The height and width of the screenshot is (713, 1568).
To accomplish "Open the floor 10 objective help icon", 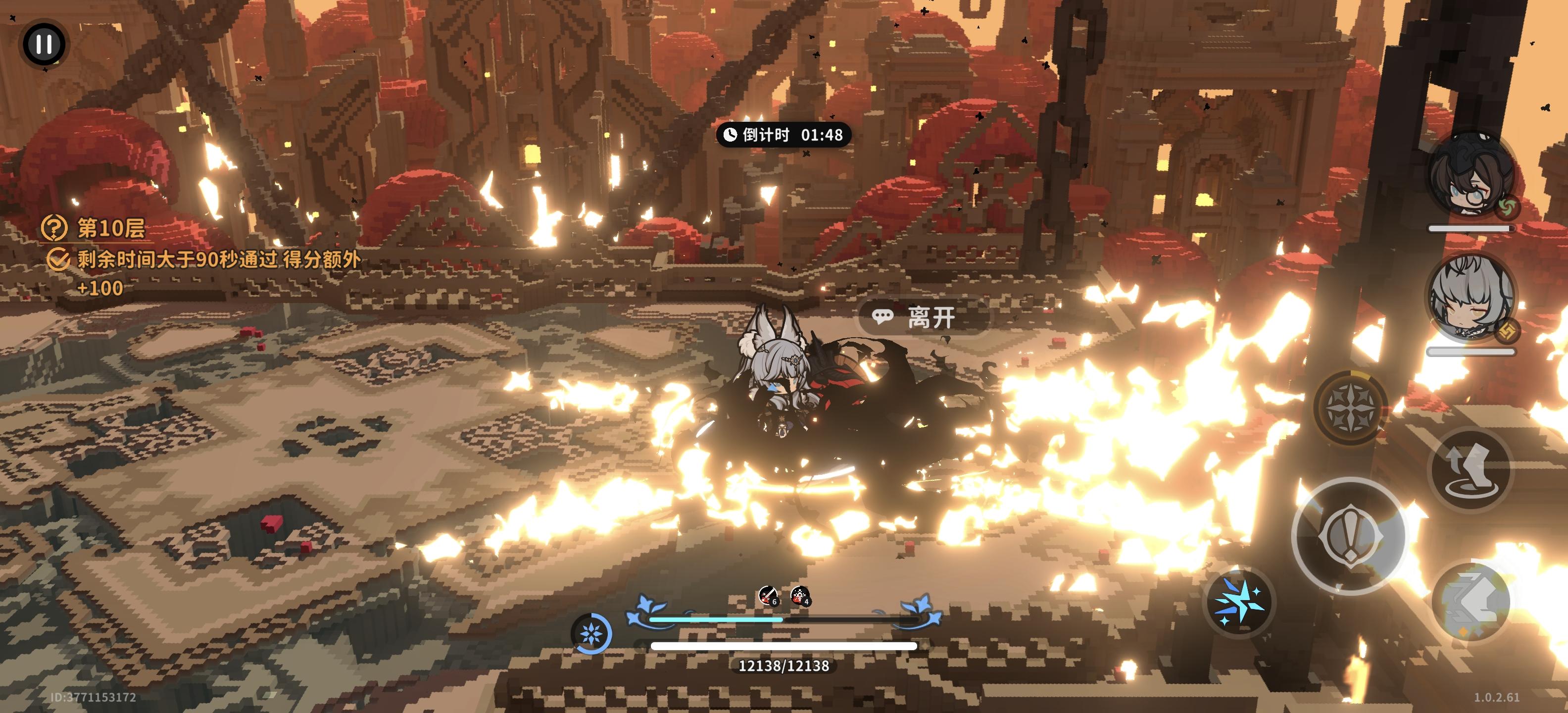I will (x=53, y=228).
